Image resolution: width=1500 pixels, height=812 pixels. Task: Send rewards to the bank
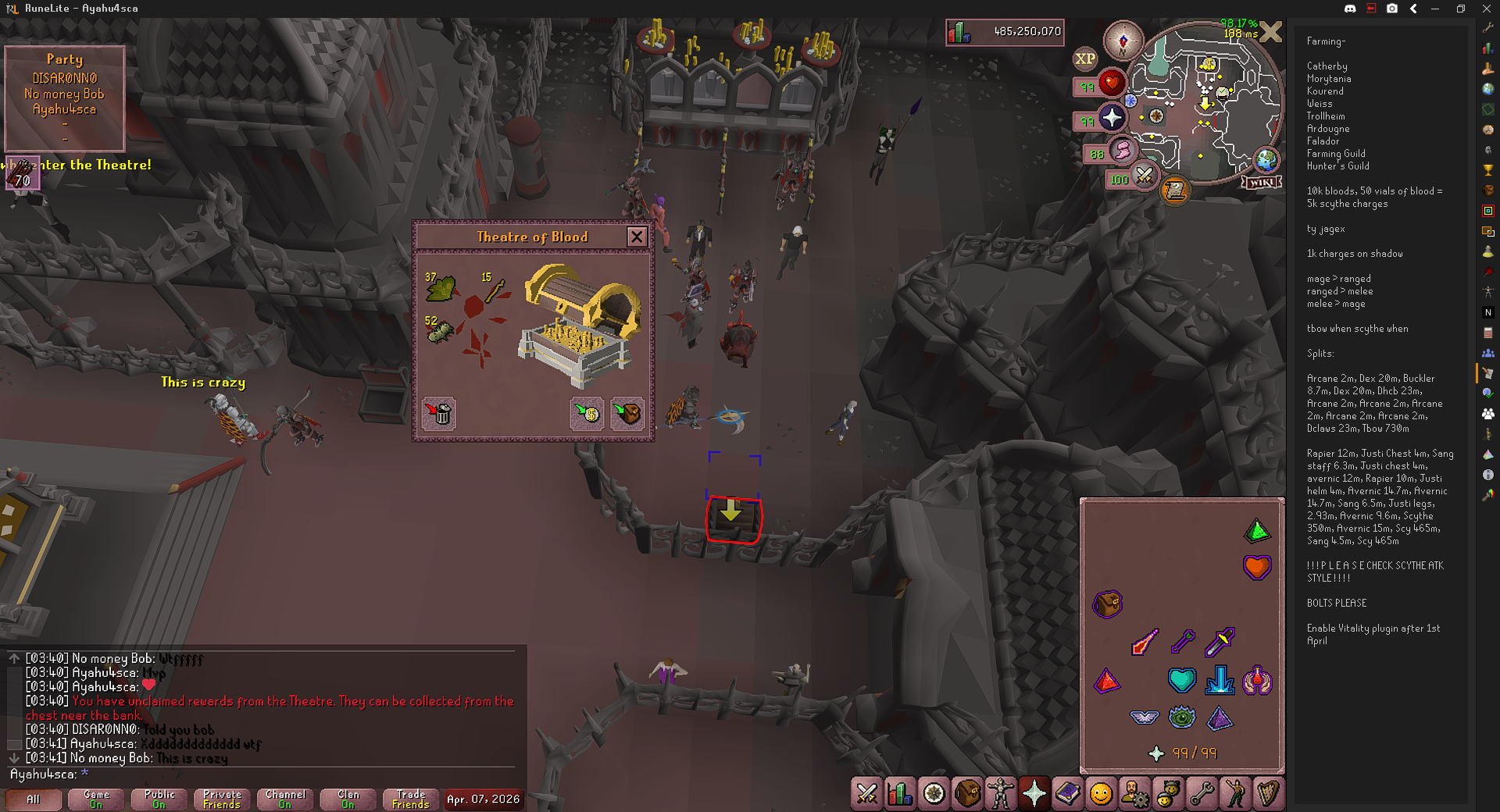click(x=587, y=413)
